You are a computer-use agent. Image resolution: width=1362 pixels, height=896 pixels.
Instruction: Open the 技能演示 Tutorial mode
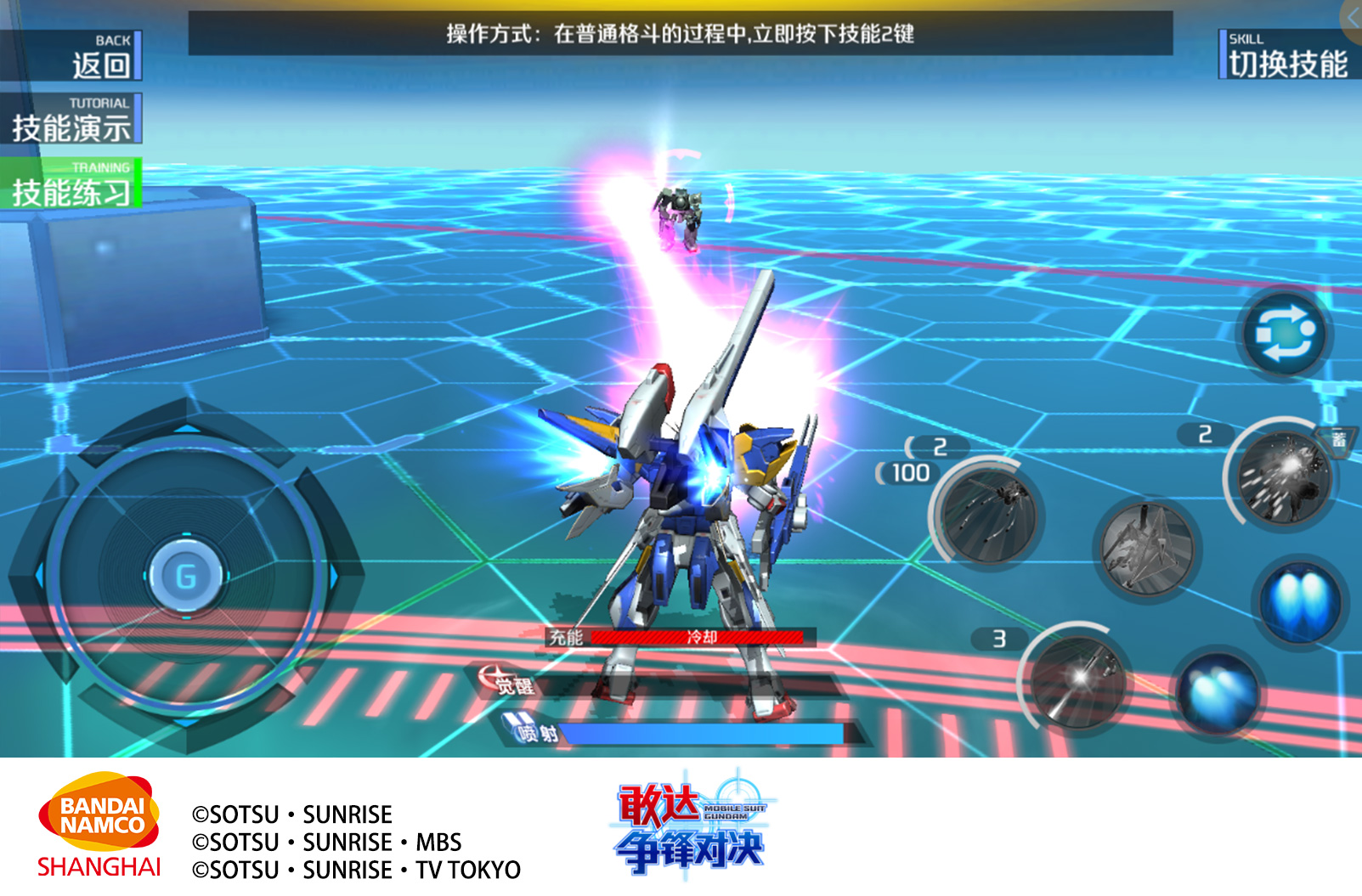71,119
